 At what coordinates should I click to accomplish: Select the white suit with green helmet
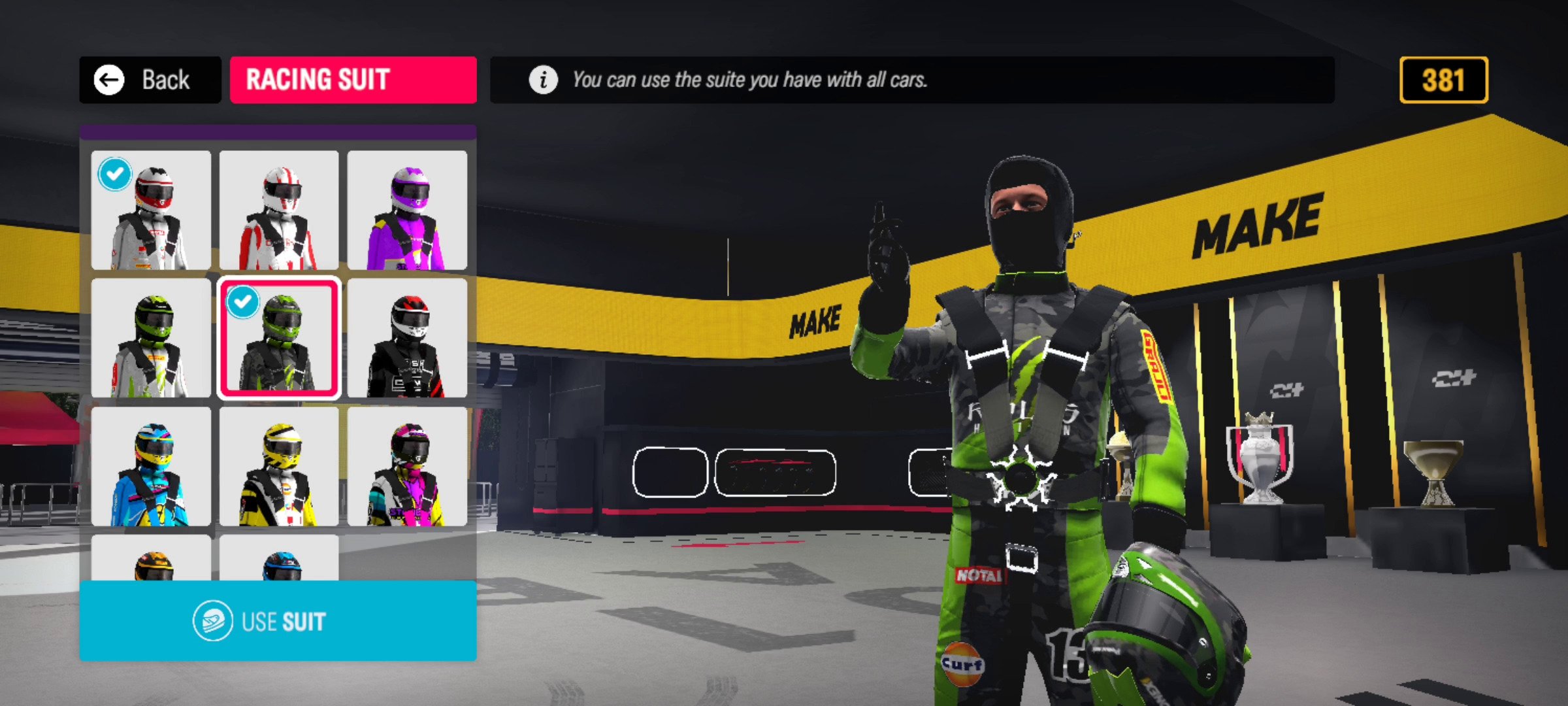point(151,338)
